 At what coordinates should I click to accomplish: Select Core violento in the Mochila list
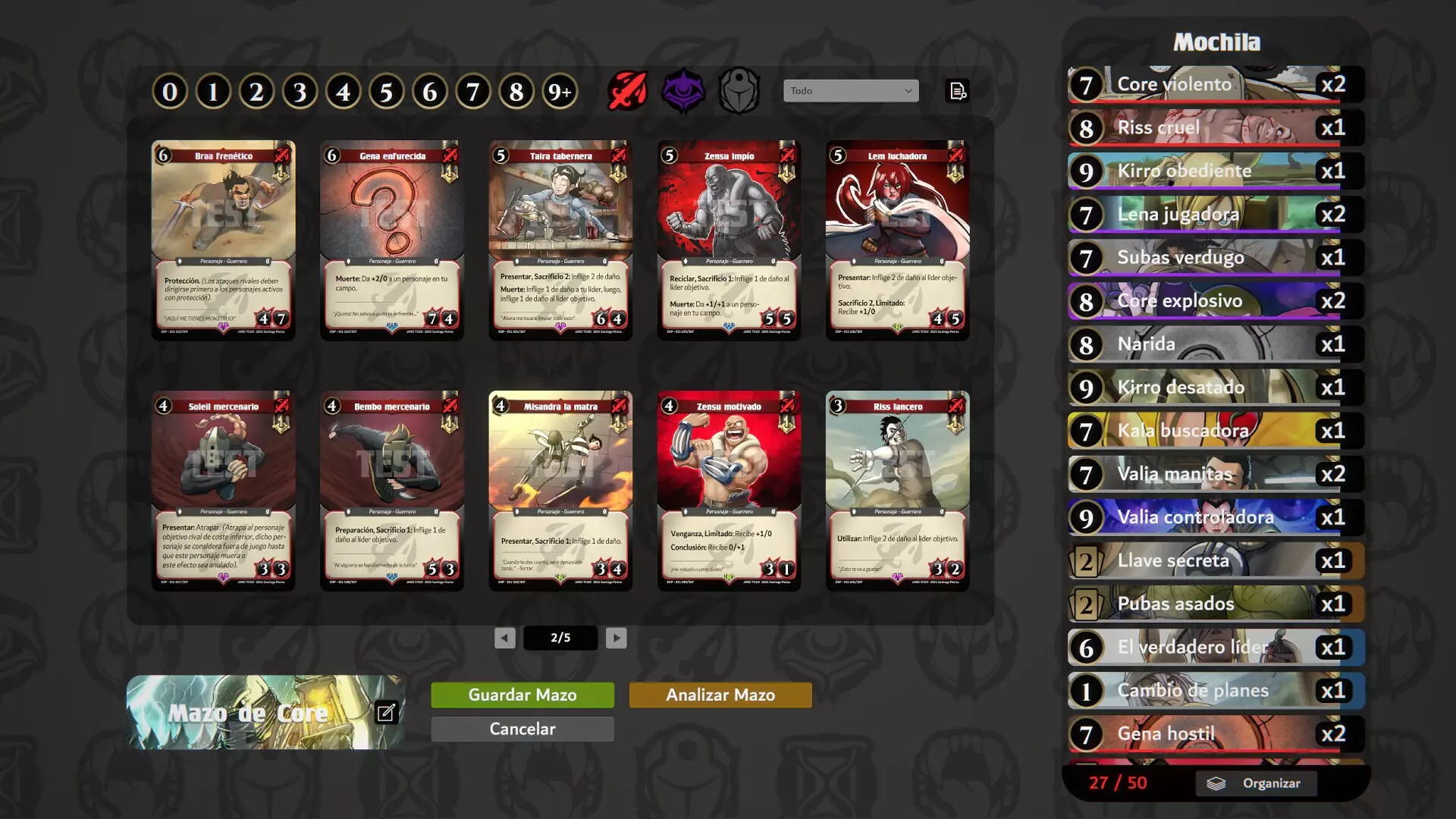1213,84
